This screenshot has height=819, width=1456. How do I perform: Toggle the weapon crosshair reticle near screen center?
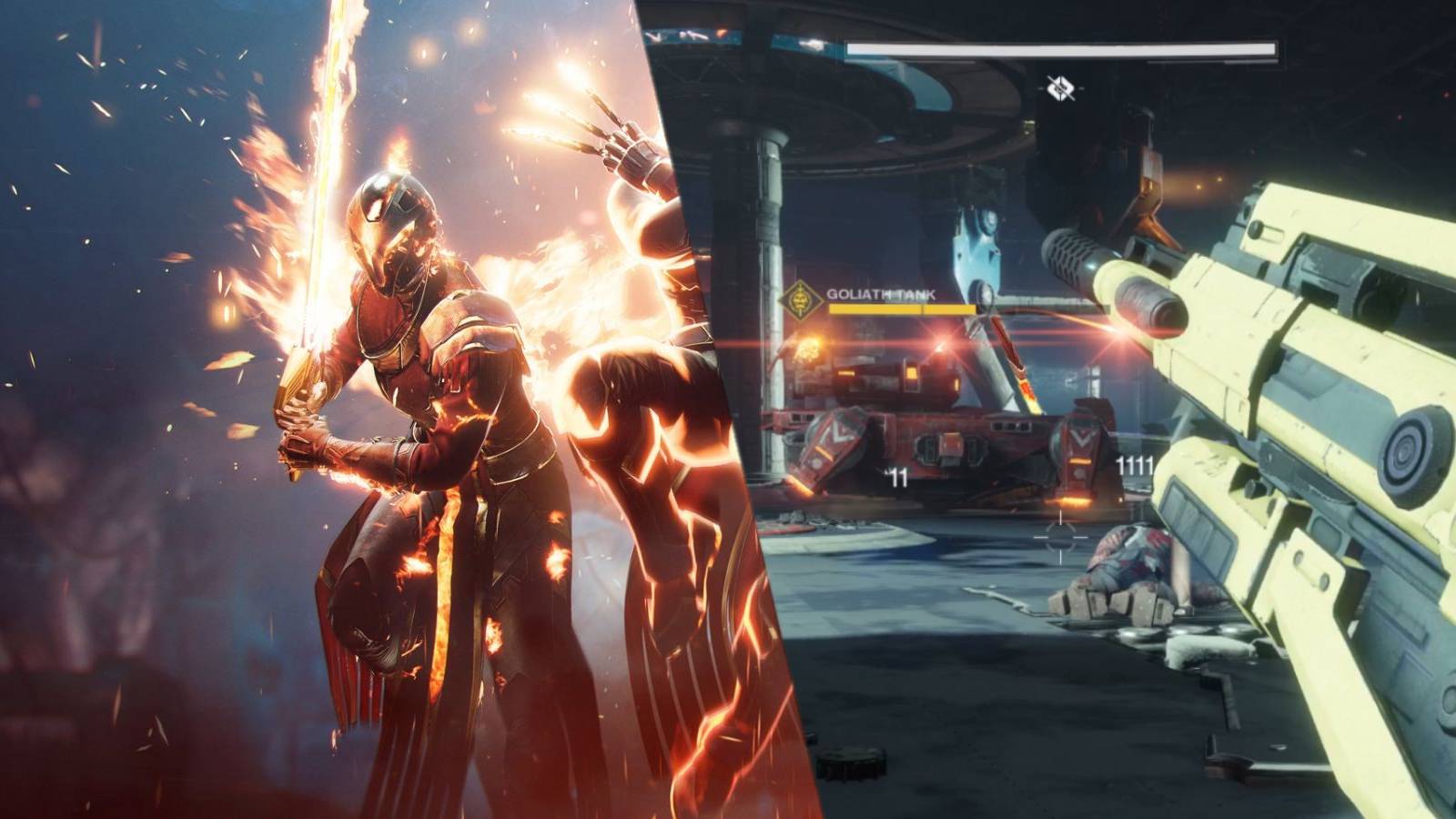1059,537
